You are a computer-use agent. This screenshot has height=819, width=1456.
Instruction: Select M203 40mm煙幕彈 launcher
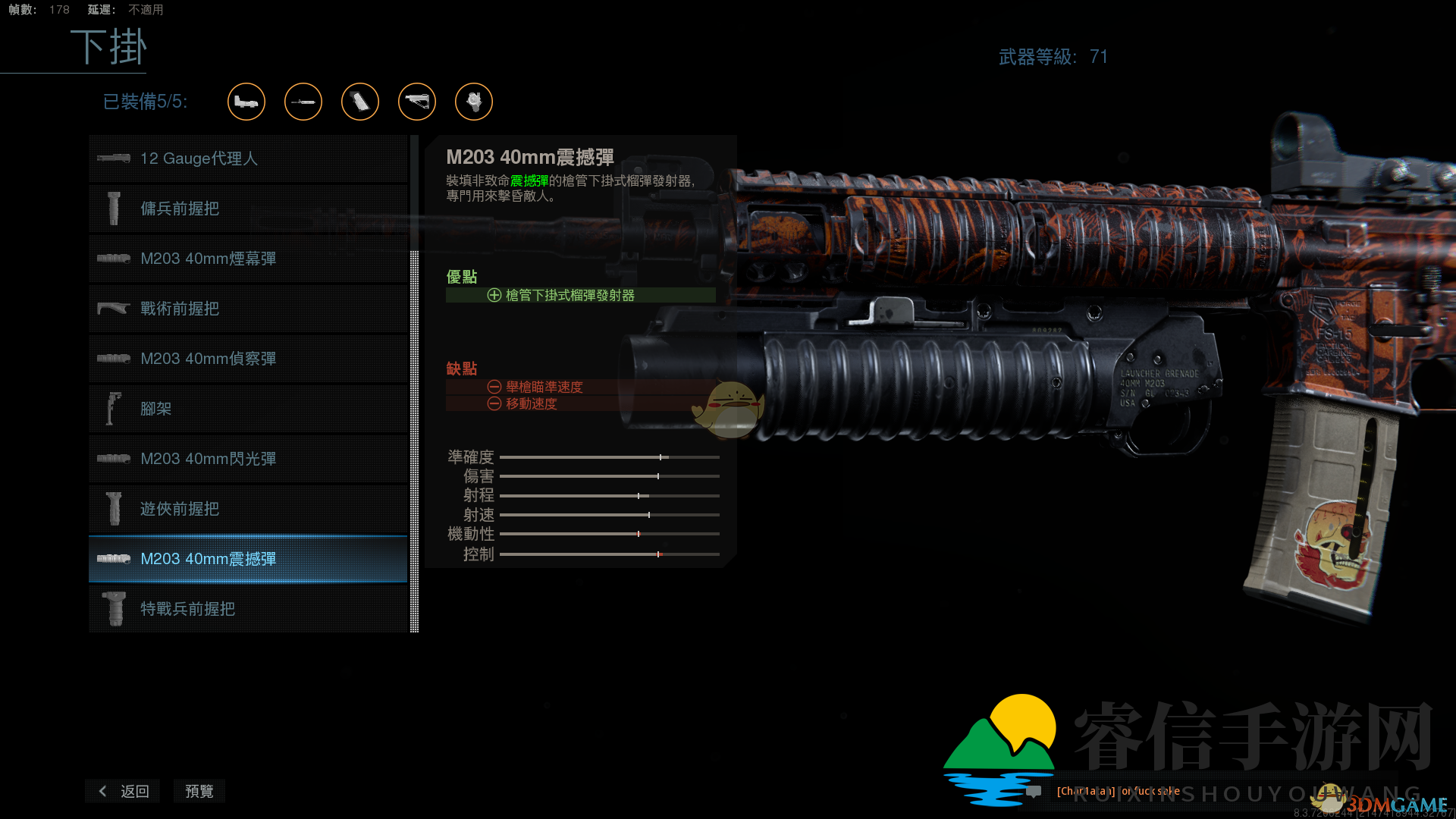pos(248,259)
